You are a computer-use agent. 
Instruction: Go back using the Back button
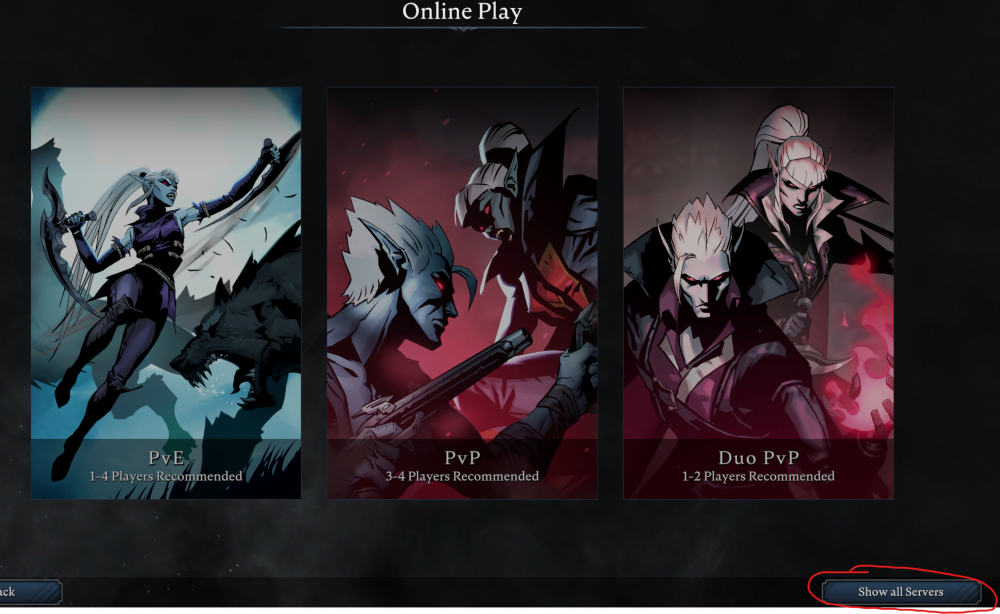coord(28,592)
